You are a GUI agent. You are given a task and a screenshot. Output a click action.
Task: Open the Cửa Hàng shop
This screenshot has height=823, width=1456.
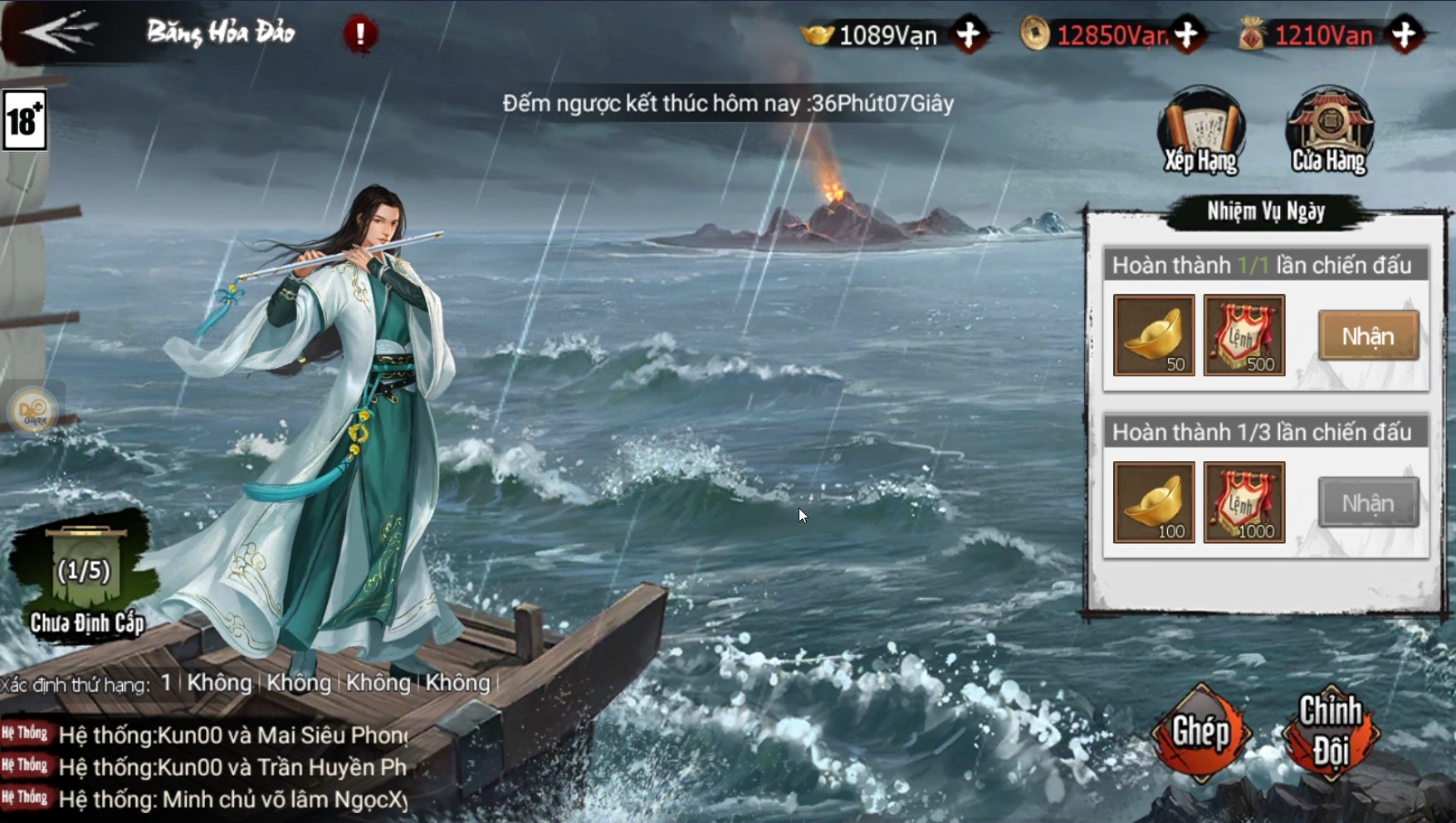point(1329,131)
